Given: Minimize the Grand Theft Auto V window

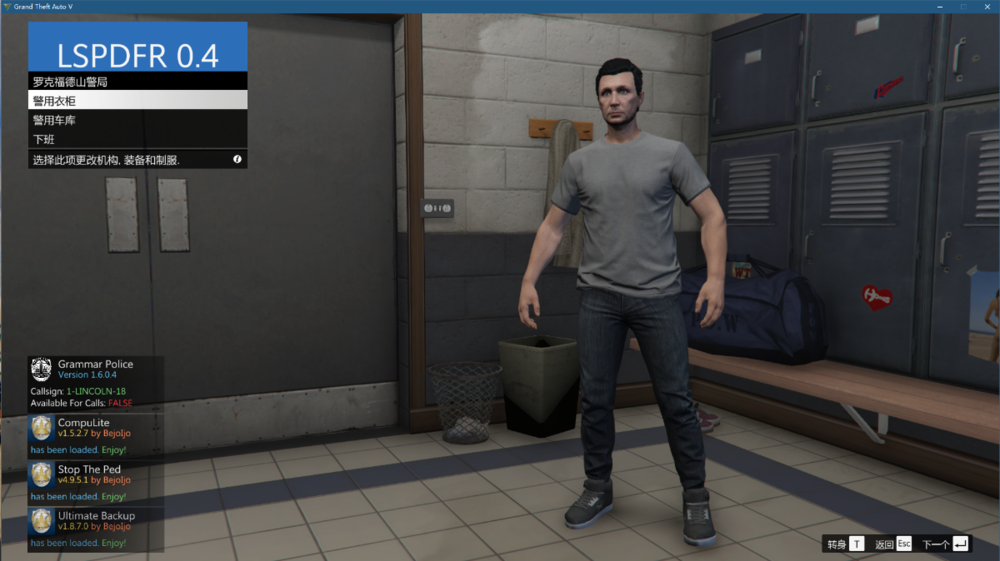Looking at the screenshot, I should coord(941,6).
